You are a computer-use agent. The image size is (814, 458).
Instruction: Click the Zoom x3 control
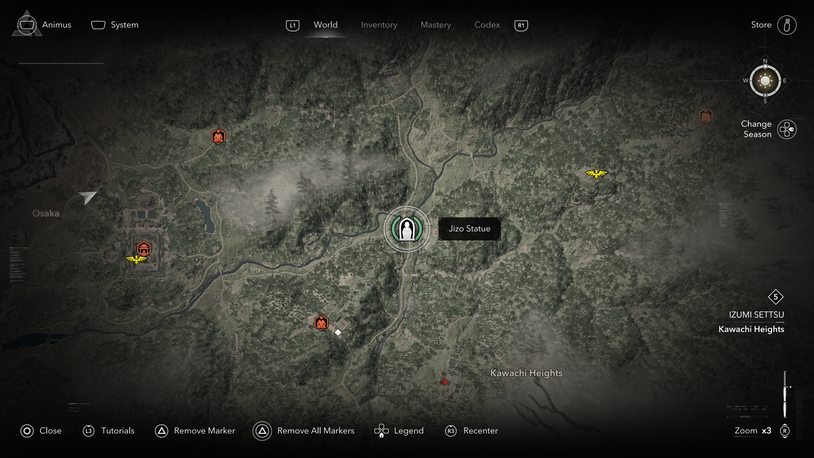[754, 431]
